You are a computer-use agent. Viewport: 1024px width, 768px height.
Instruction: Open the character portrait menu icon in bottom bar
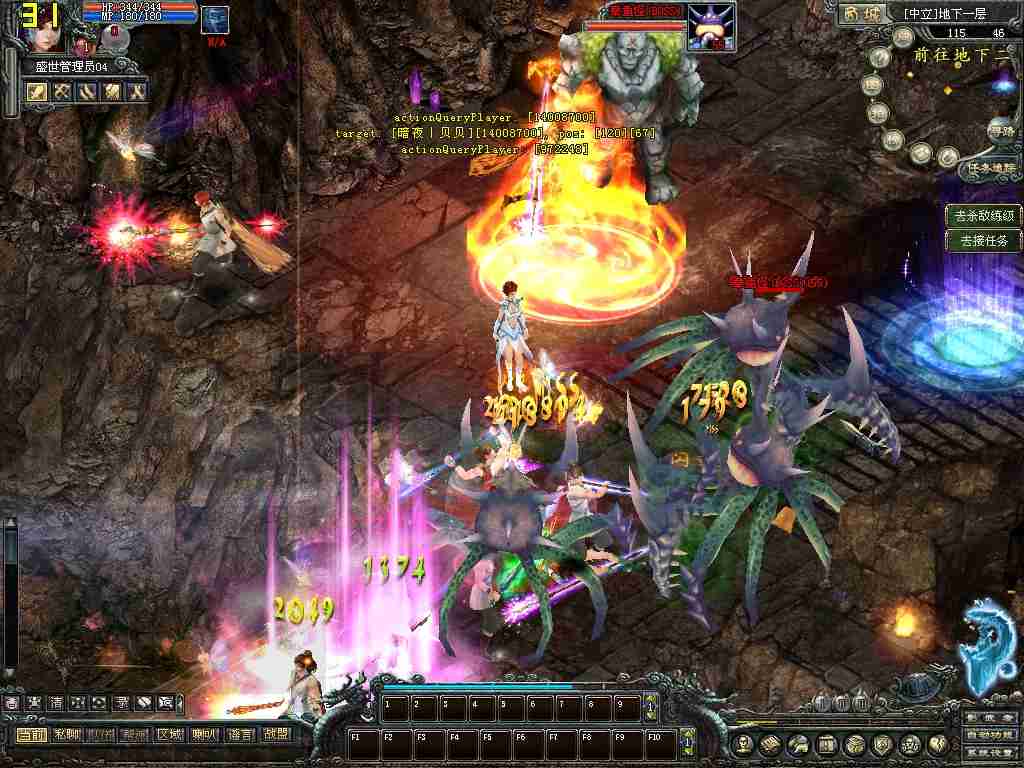coord(742,744)
